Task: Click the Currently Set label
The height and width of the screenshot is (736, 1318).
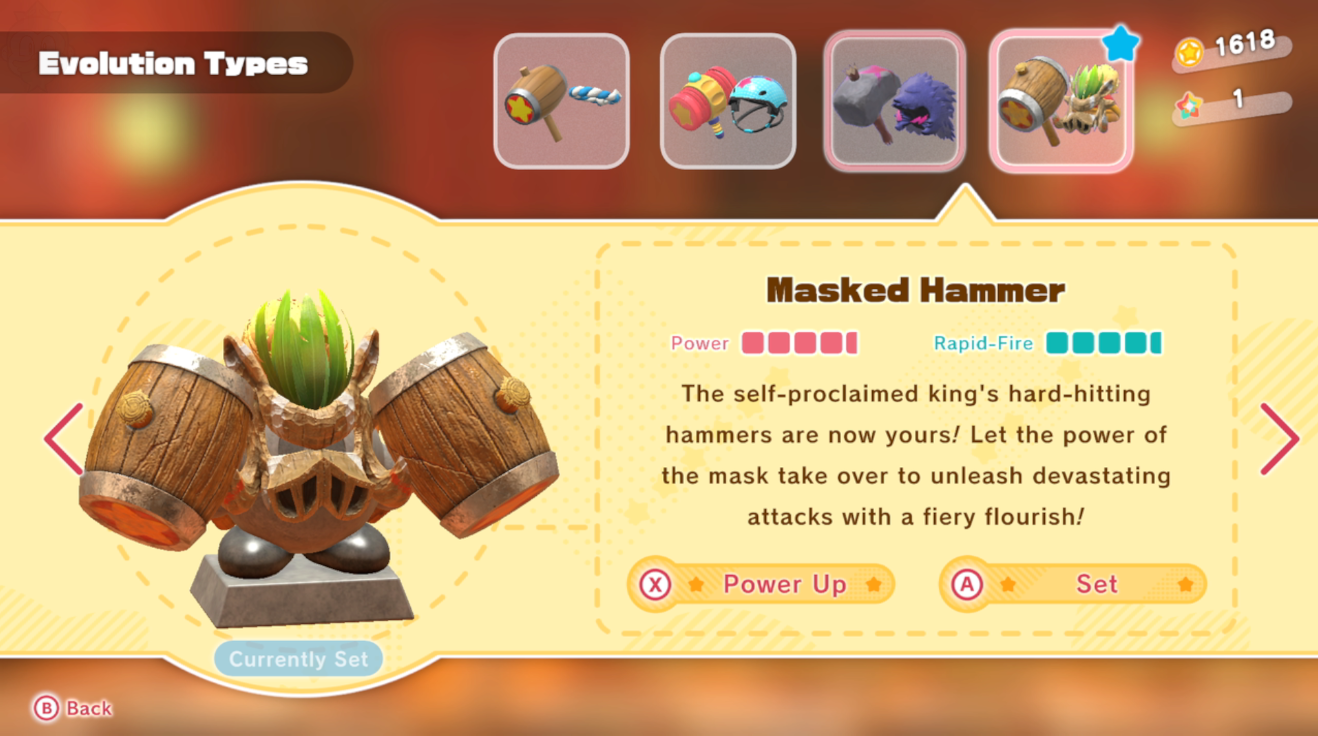Action: 298,658
